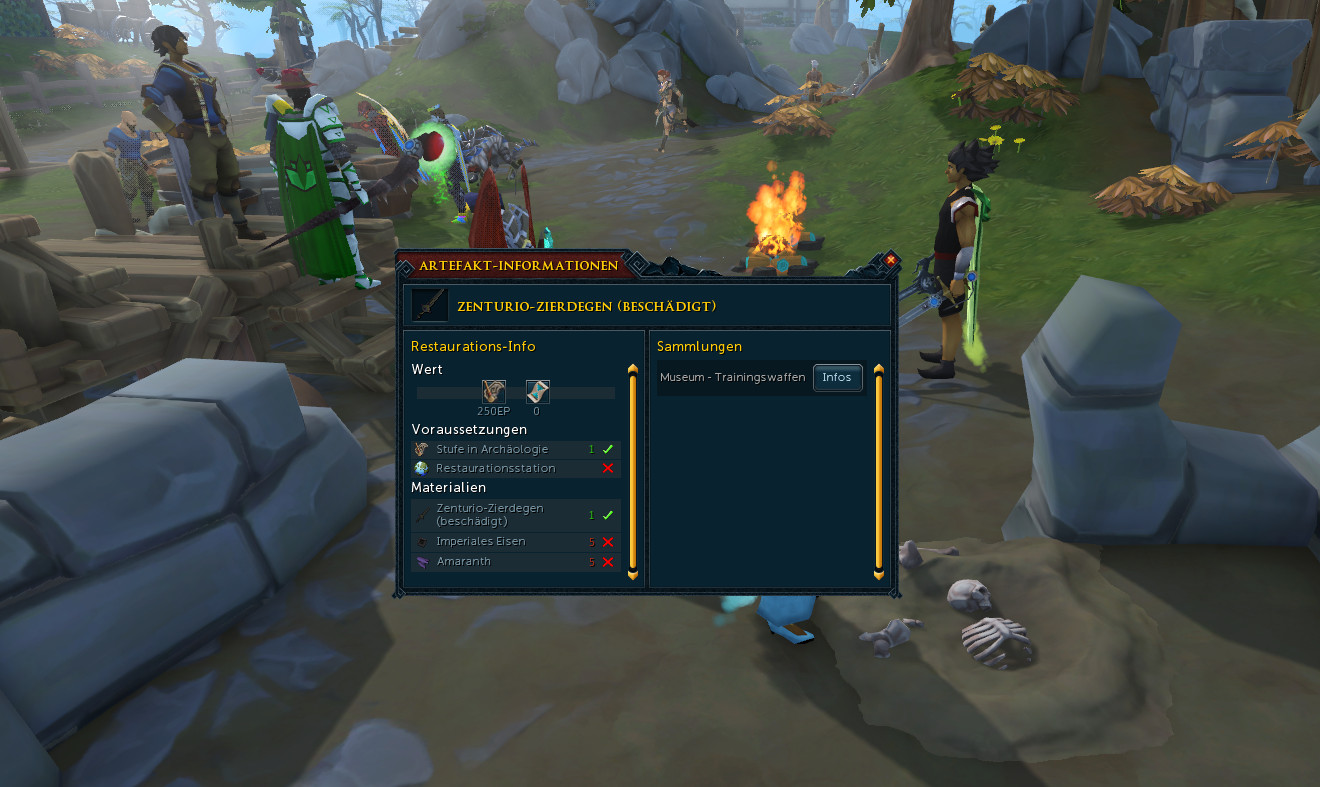Click the Restaurations-Info scrollbar down arrow
This screenshot has height=787, width=1320.
632,575
